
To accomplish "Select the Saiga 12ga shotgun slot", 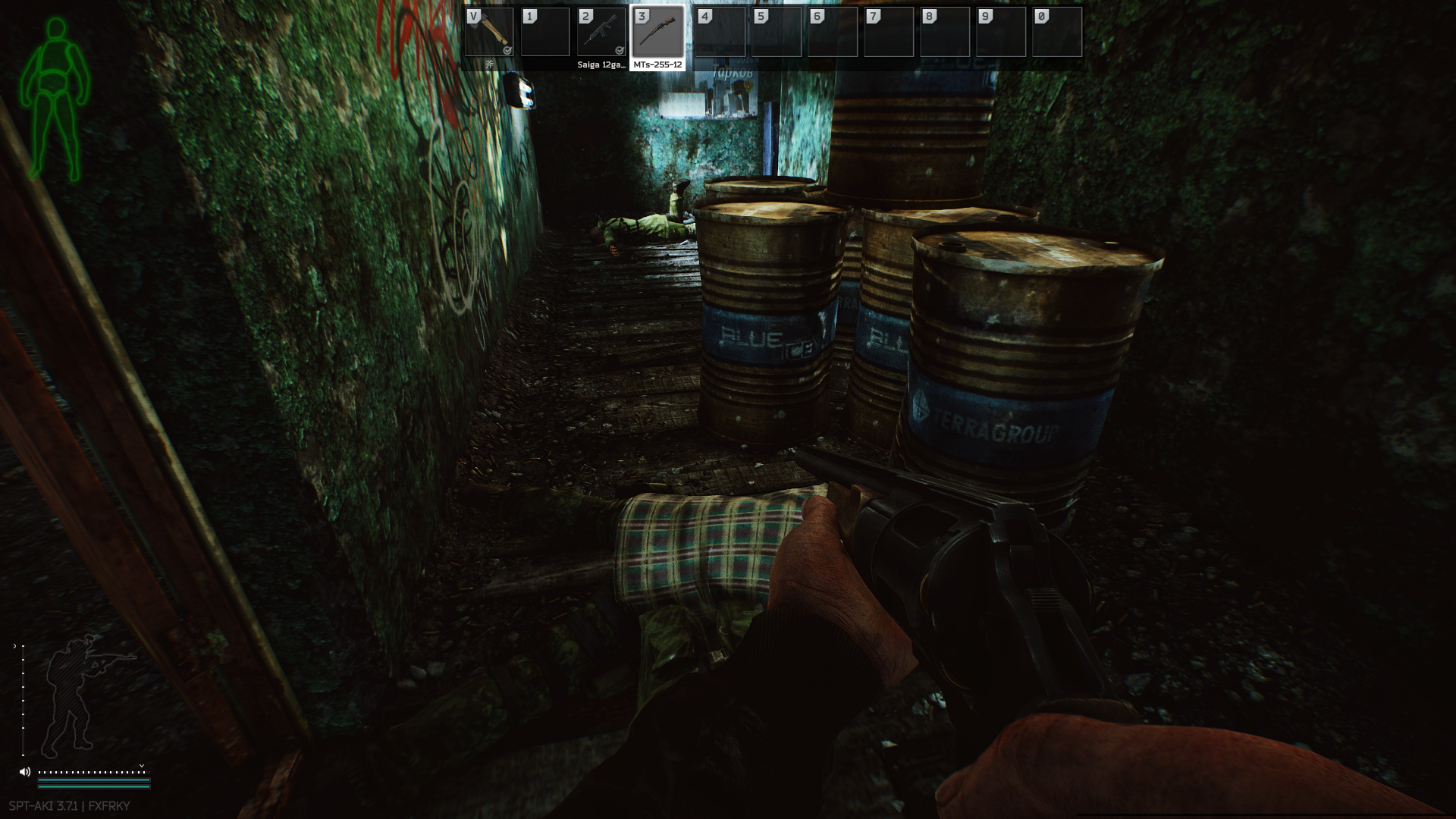I will point(601,33).
